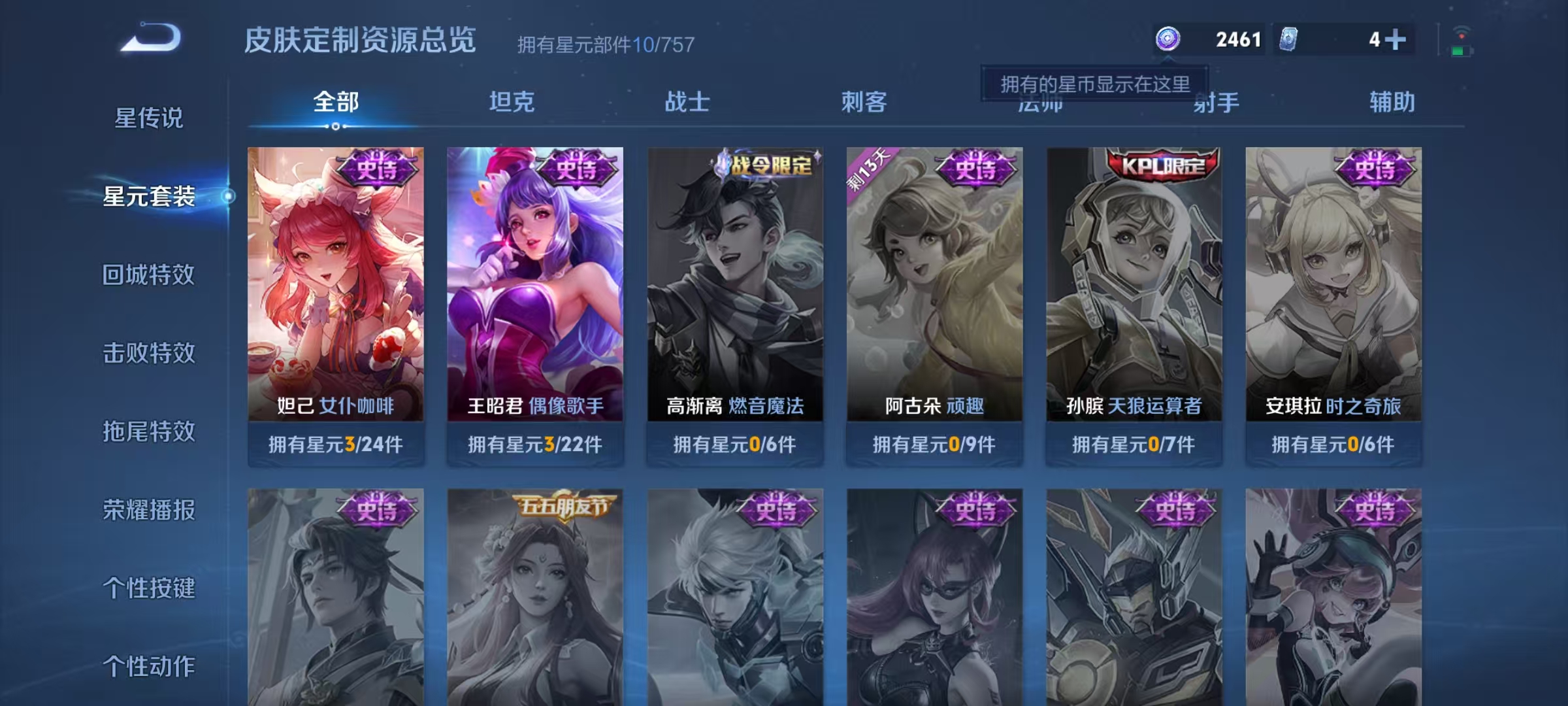1568x706 pixels.
Task: Click the 史诗 badge on 妲己's card
Action: tap(378, 168)
